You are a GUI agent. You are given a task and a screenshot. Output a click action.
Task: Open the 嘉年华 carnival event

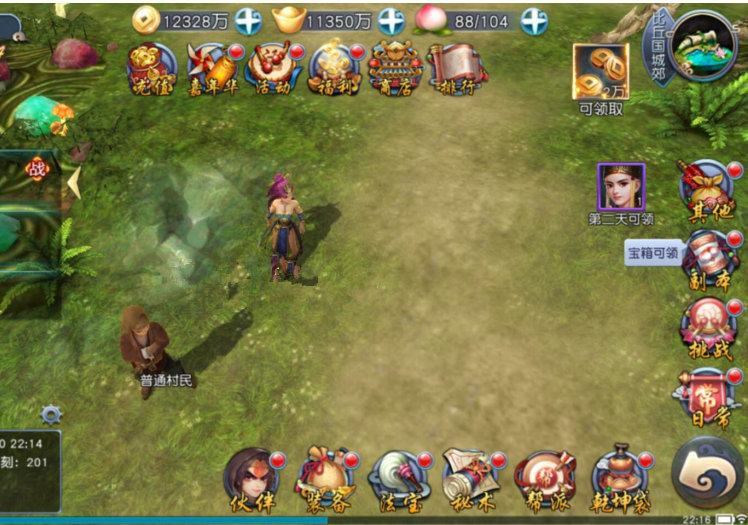coord(212,68)
